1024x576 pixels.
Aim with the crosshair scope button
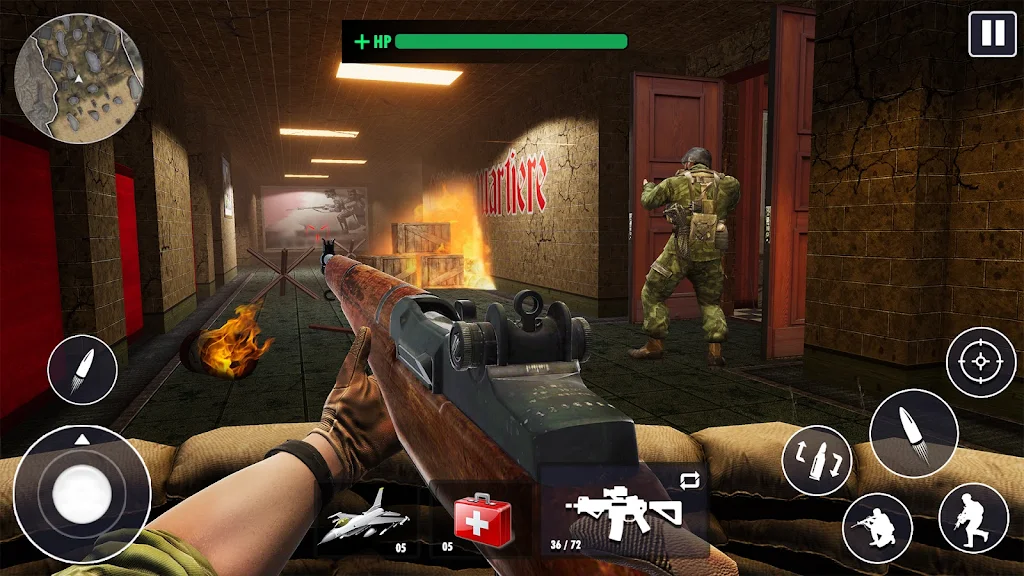pyautogui.click(x=981, y=362)
